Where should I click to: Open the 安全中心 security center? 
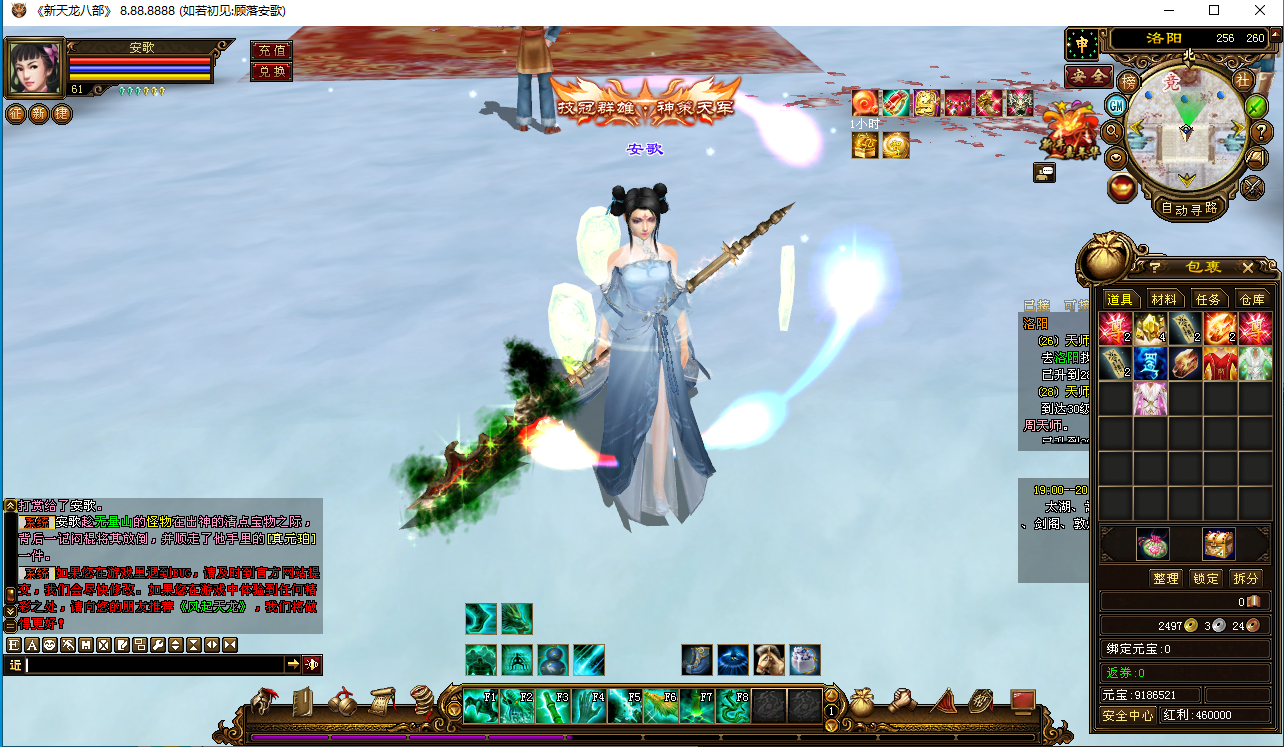pos(1128,715)
